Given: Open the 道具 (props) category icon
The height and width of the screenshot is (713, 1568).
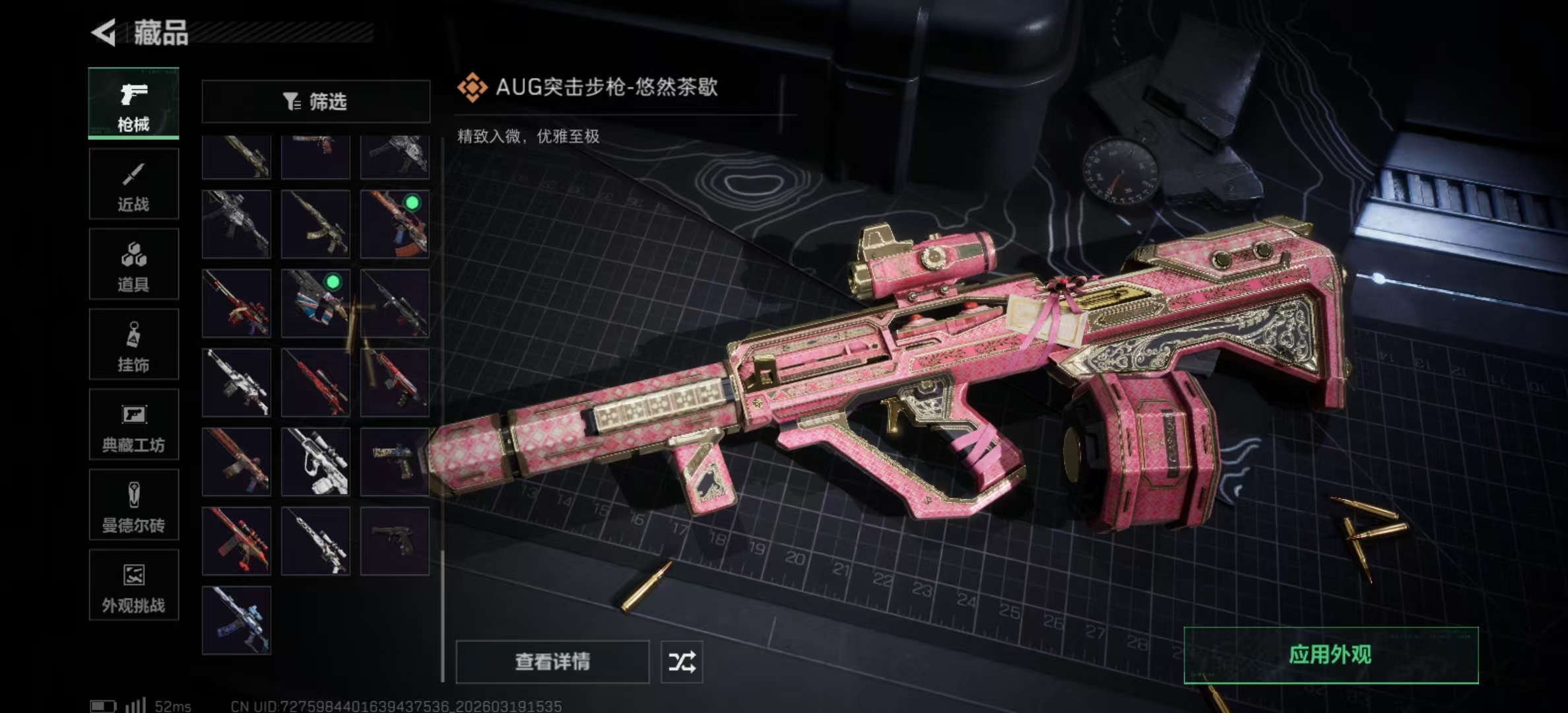Looking at the screenshot, I should point(133,263).
